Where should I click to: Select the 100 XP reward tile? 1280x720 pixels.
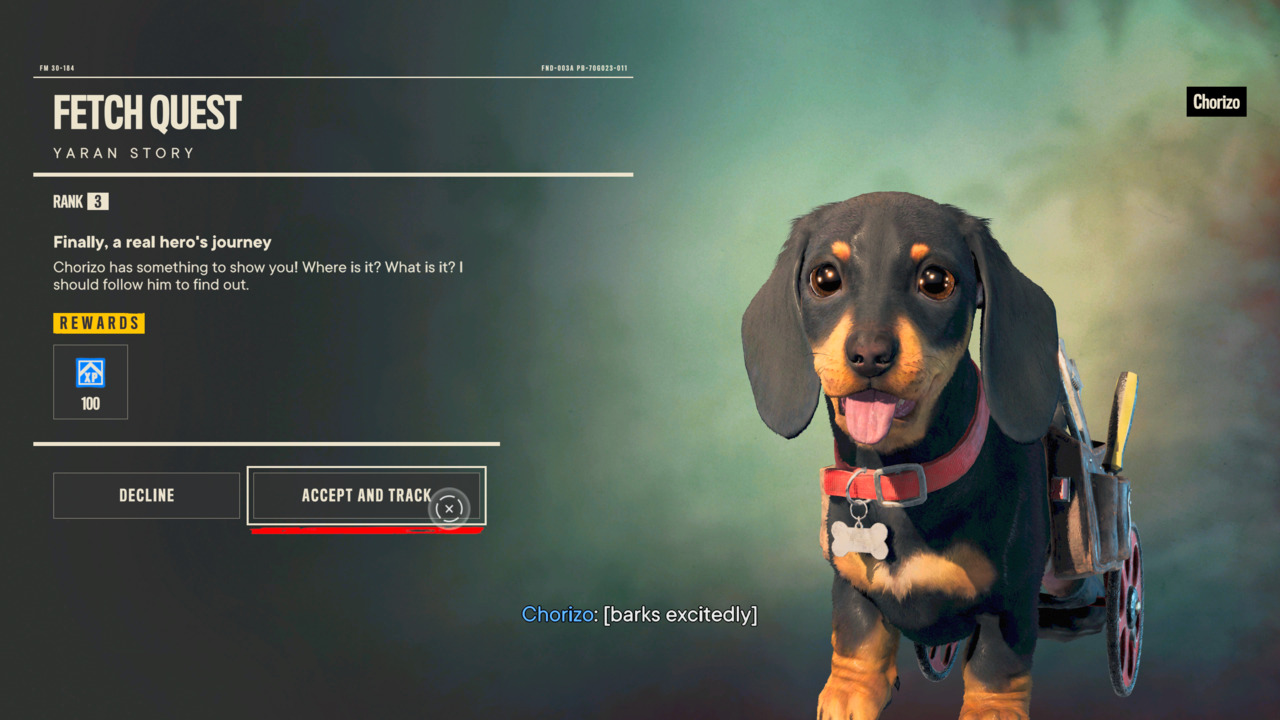pyautogui.click(x=90, y=382)
